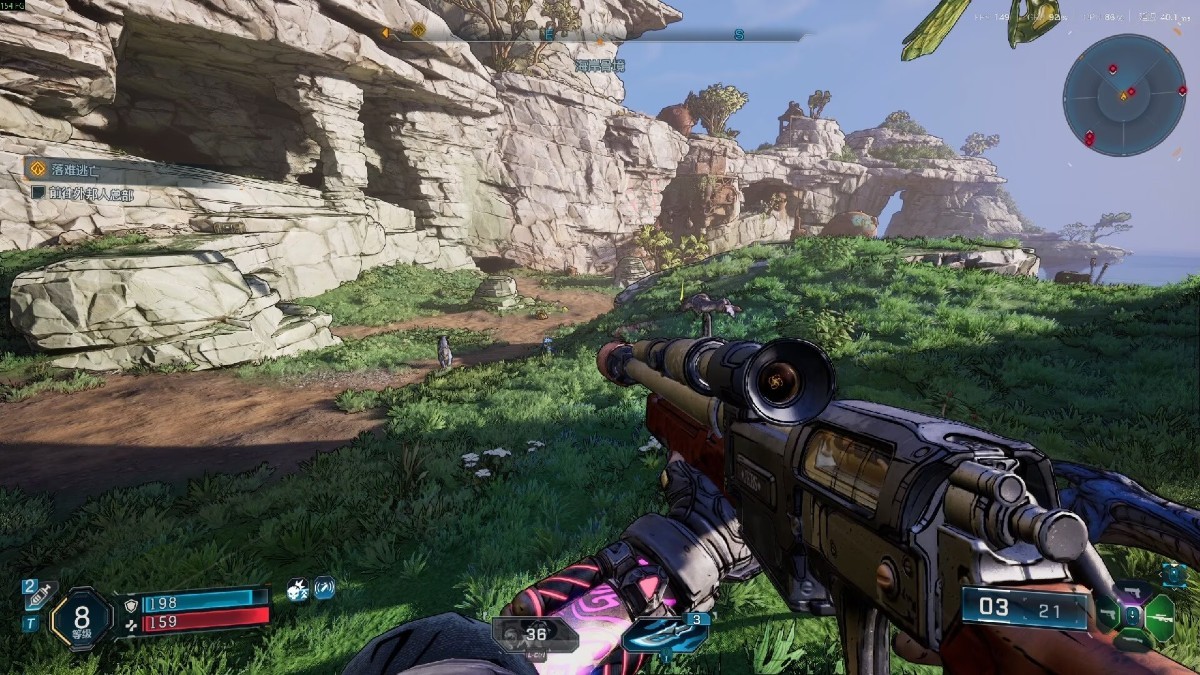
Task: Click the round signal status icon
Action: click(x=324, y=590)
